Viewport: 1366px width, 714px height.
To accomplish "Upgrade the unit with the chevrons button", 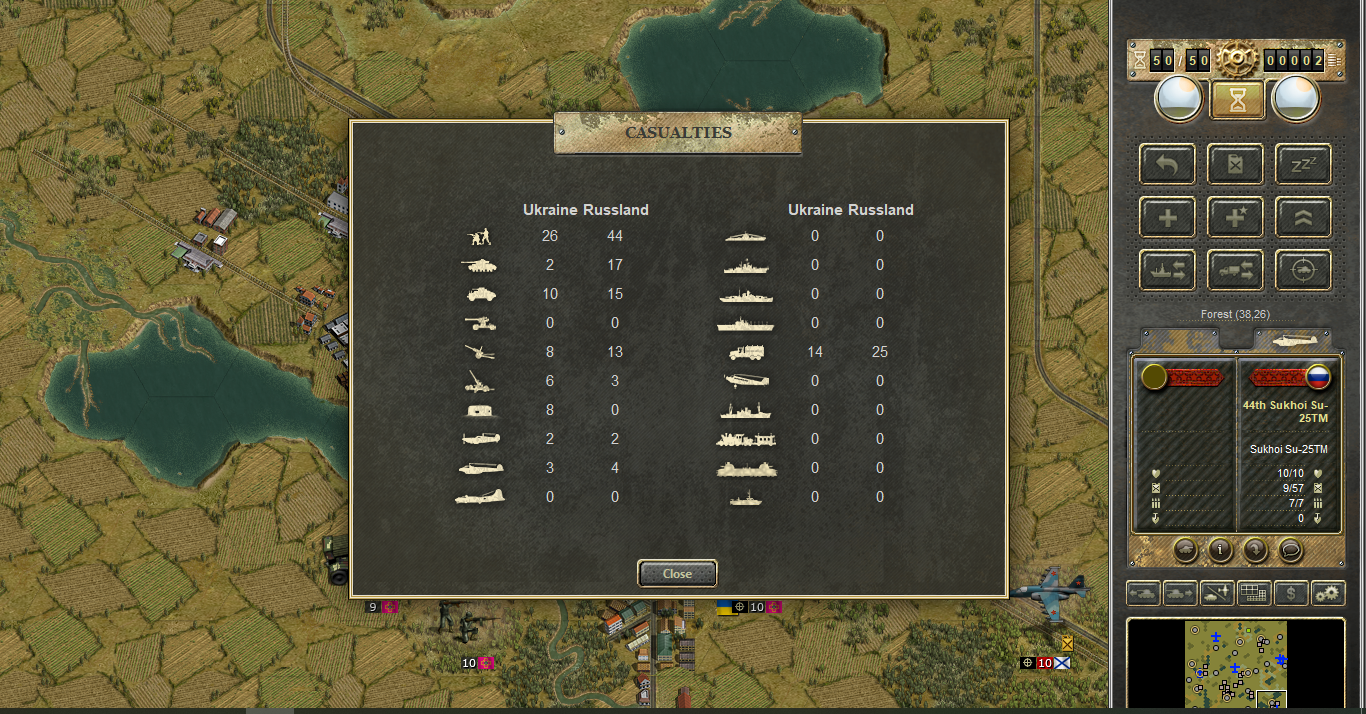I will 1303,217.
